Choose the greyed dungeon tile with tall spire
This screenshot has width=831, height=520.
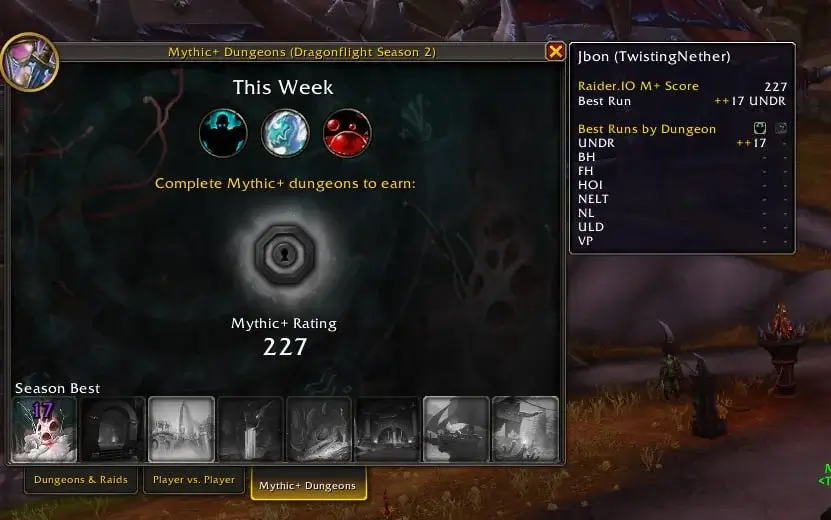click(181, 429)
